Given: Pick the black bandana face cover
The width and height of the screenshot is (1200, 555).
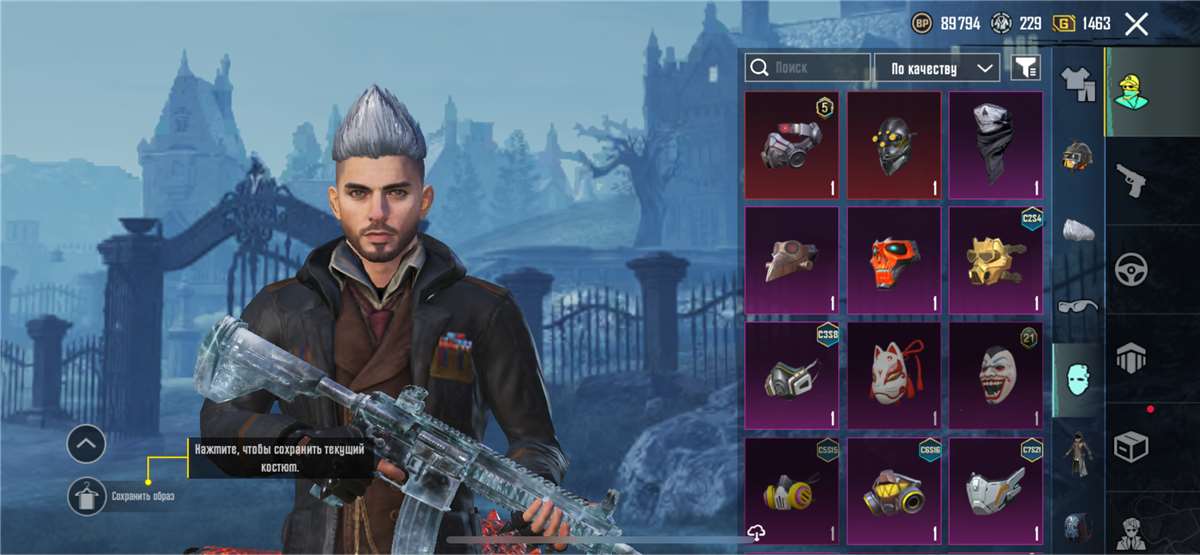Looking at the screenshot, I should 995,145.
